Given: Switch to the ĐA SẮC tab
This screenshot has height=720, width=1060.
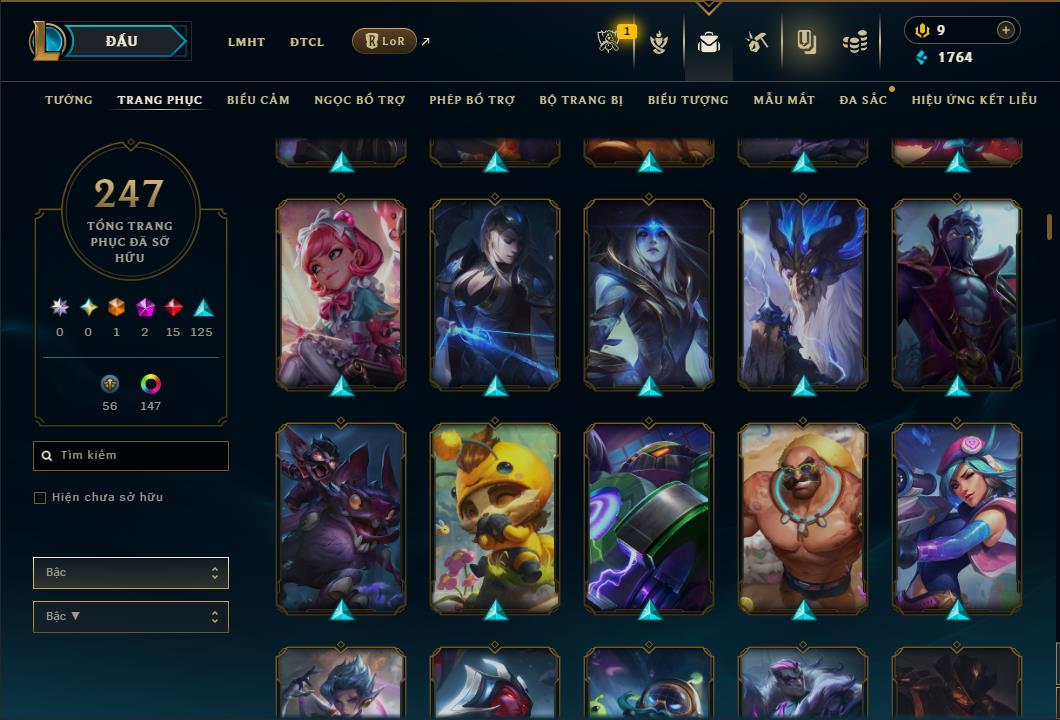Looking at the screenshot, I should [863, 100].
